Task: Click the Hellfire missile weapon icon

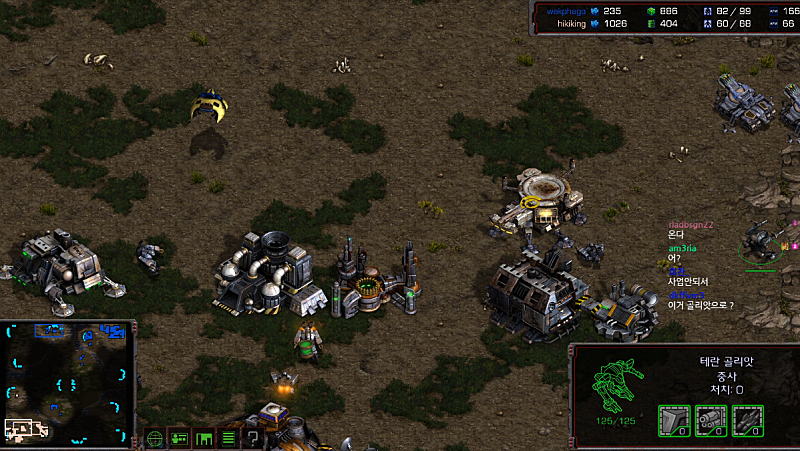Action: coord(748,420)
